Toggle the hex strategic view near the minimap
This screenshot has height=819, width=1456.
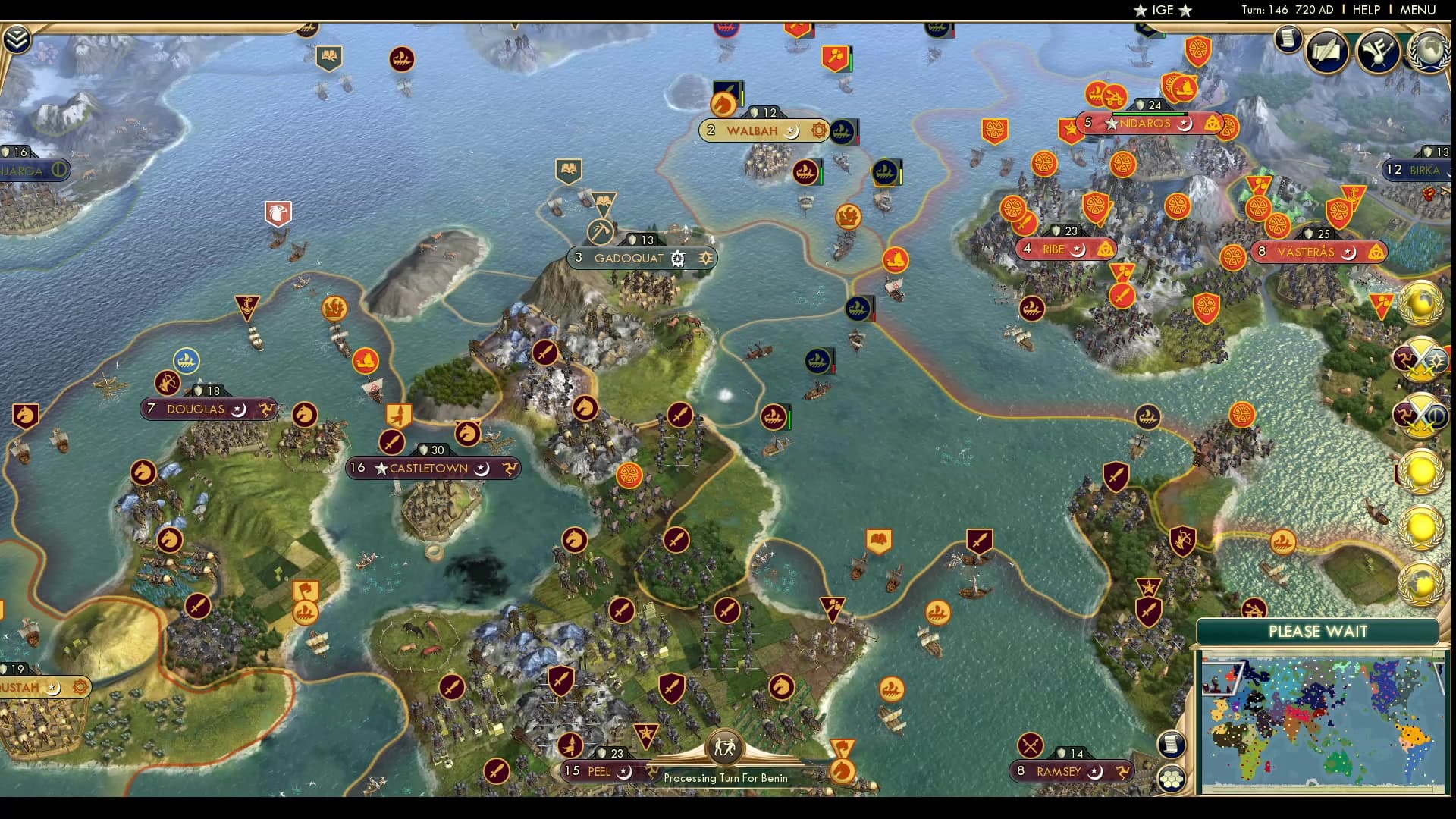pos(1172,777)
